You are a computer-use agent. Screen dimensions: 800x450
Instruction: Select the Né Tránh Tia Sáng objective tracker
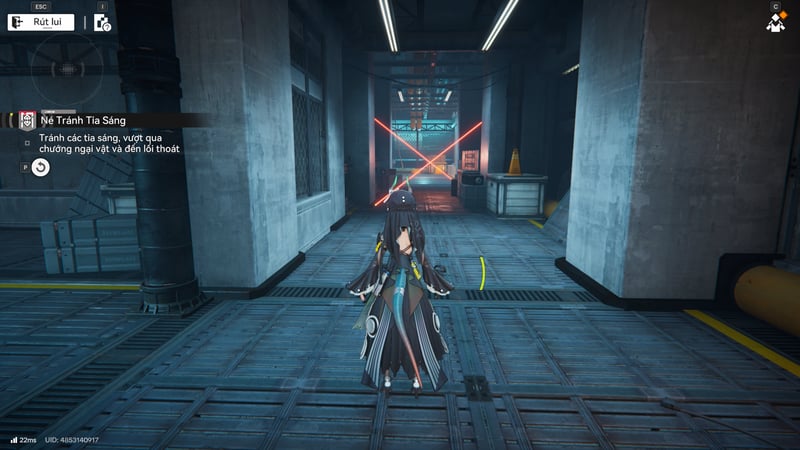pos(82,120)
